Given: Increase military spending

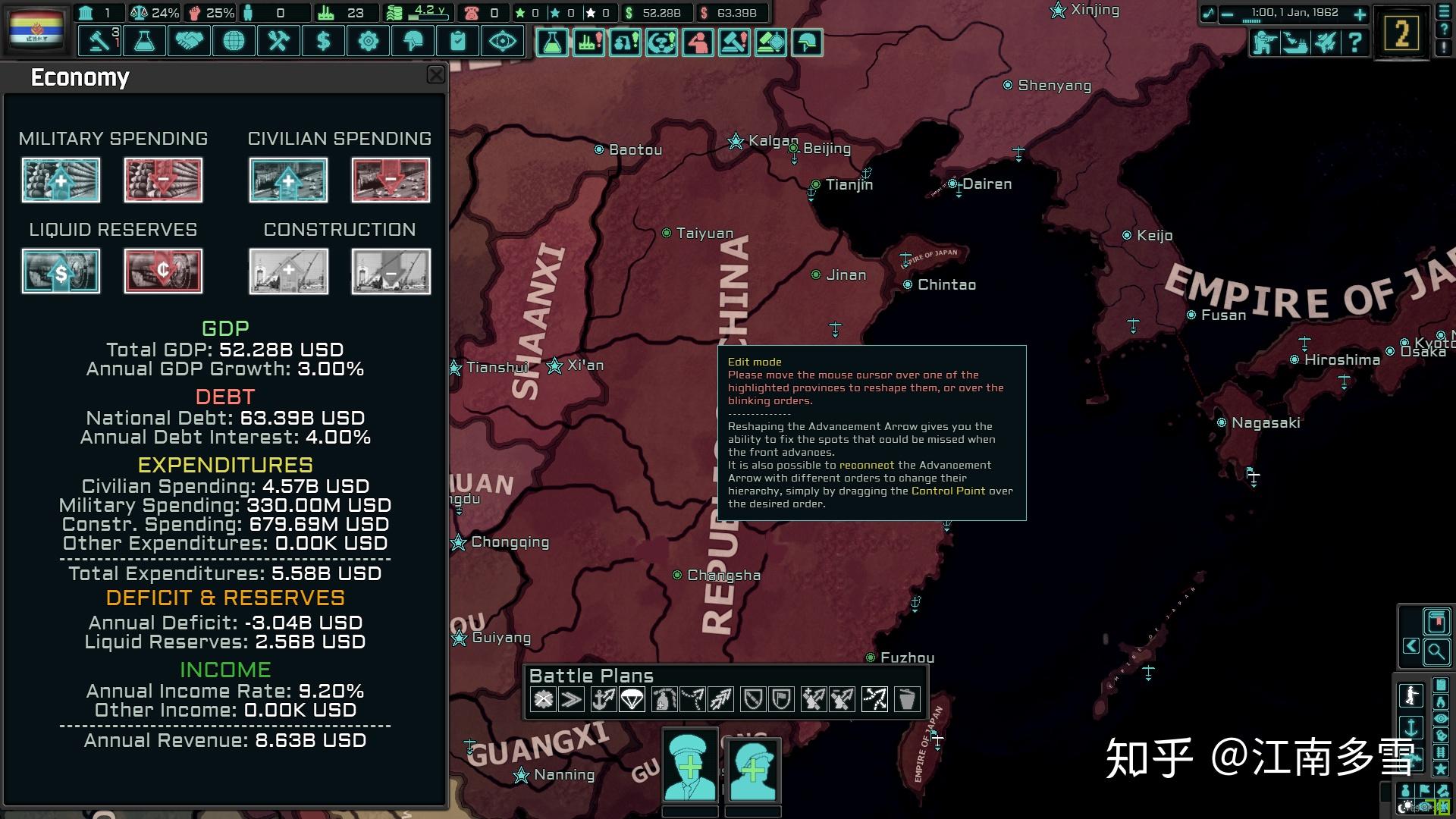Looking at the screenshot, I should [x=61, y=180].
